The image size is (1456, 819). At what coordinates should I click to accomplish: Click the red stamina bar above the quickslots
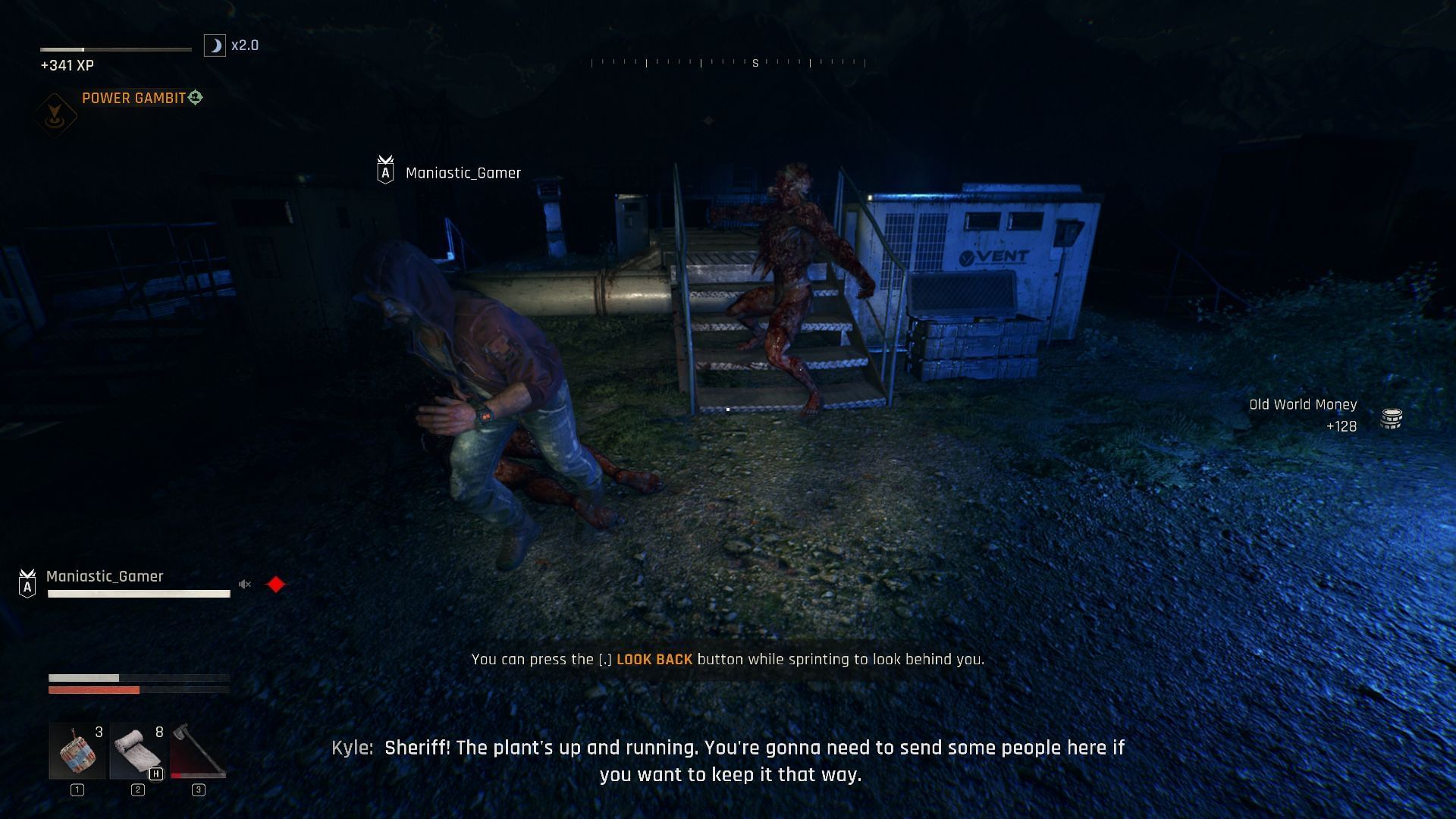pos(94,690)
